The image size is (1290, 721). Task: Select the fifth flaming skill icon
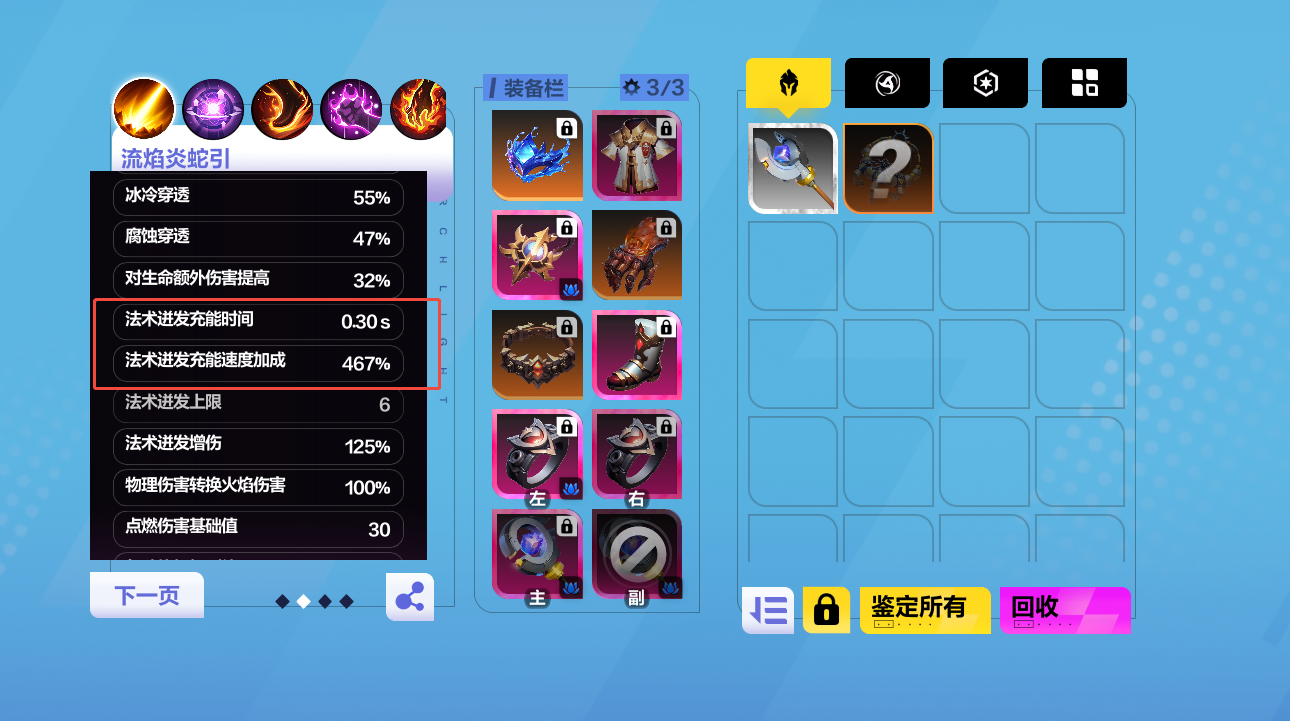click(419, 107)
